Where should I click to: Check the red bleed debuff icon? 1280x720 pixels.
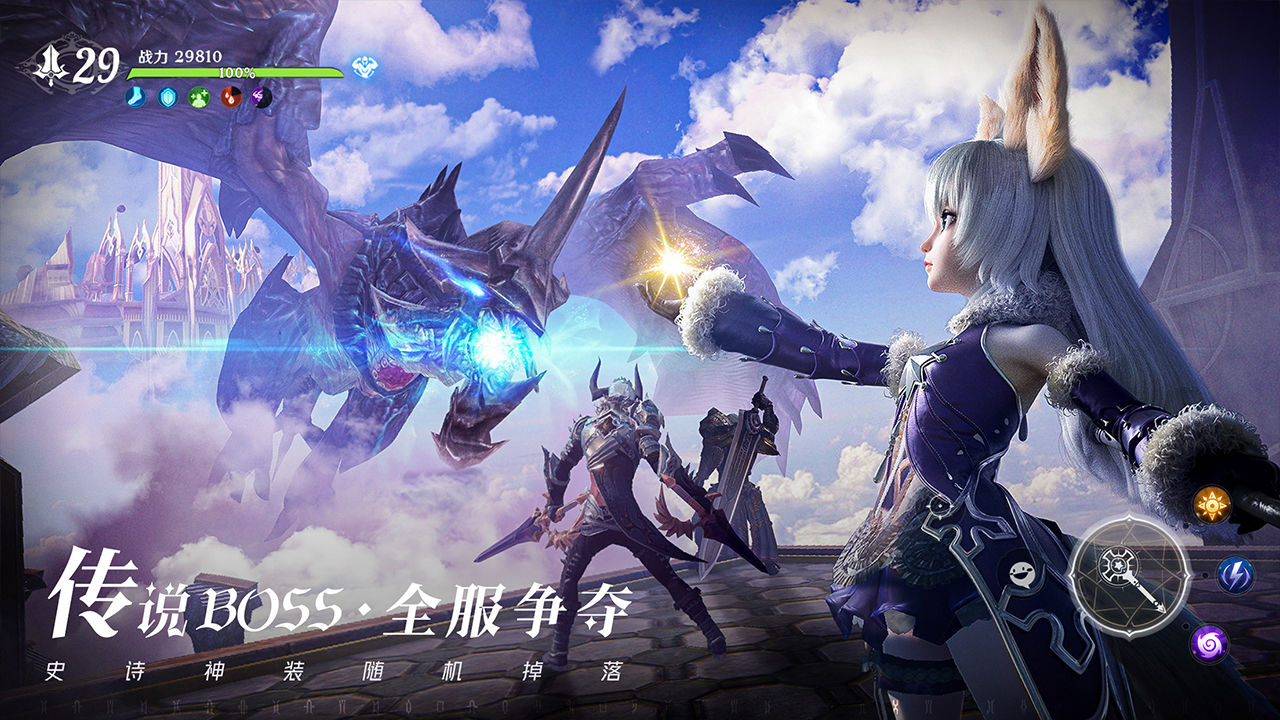(x=229, y=97)
